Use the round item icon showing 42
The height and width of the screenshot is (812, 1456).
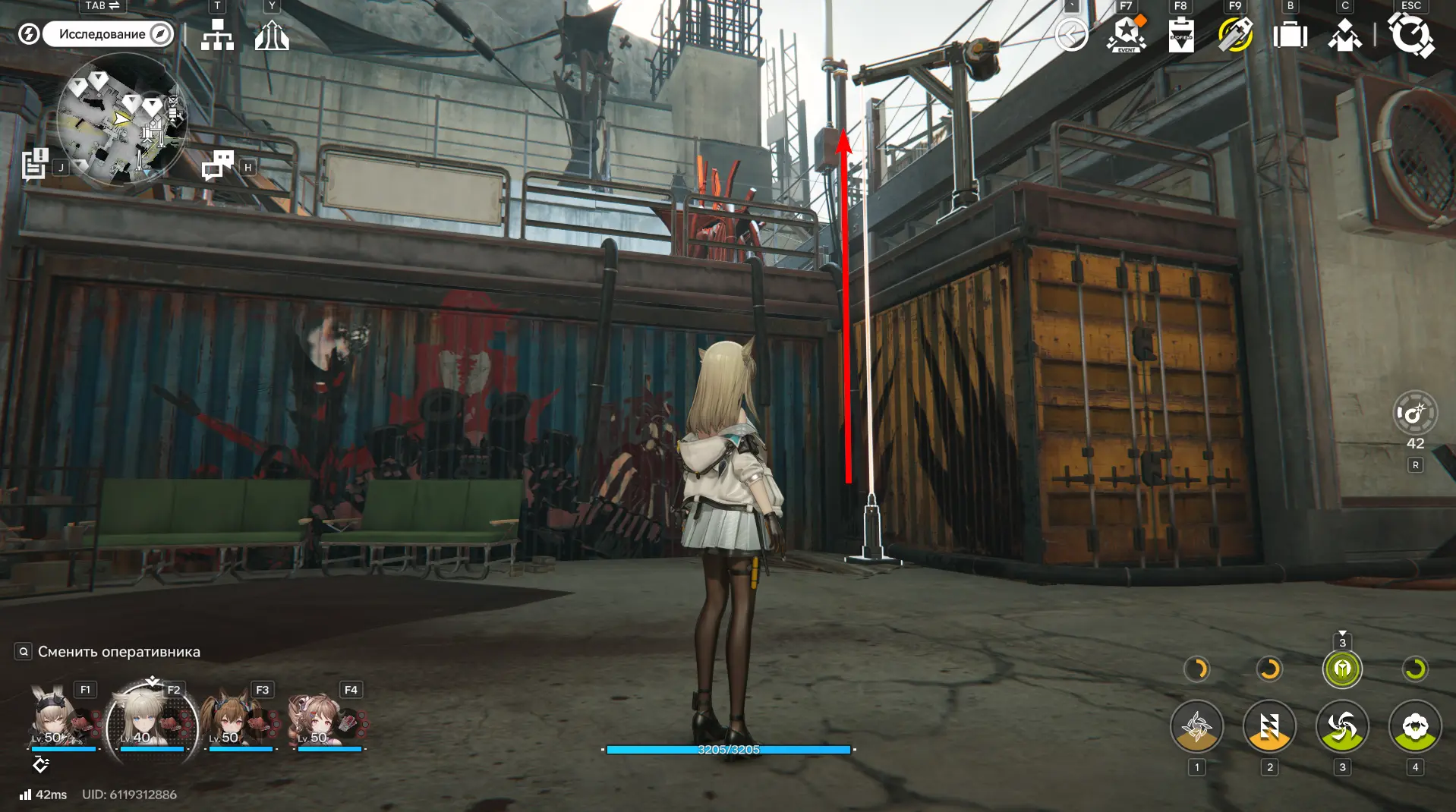pos(1415,414)
